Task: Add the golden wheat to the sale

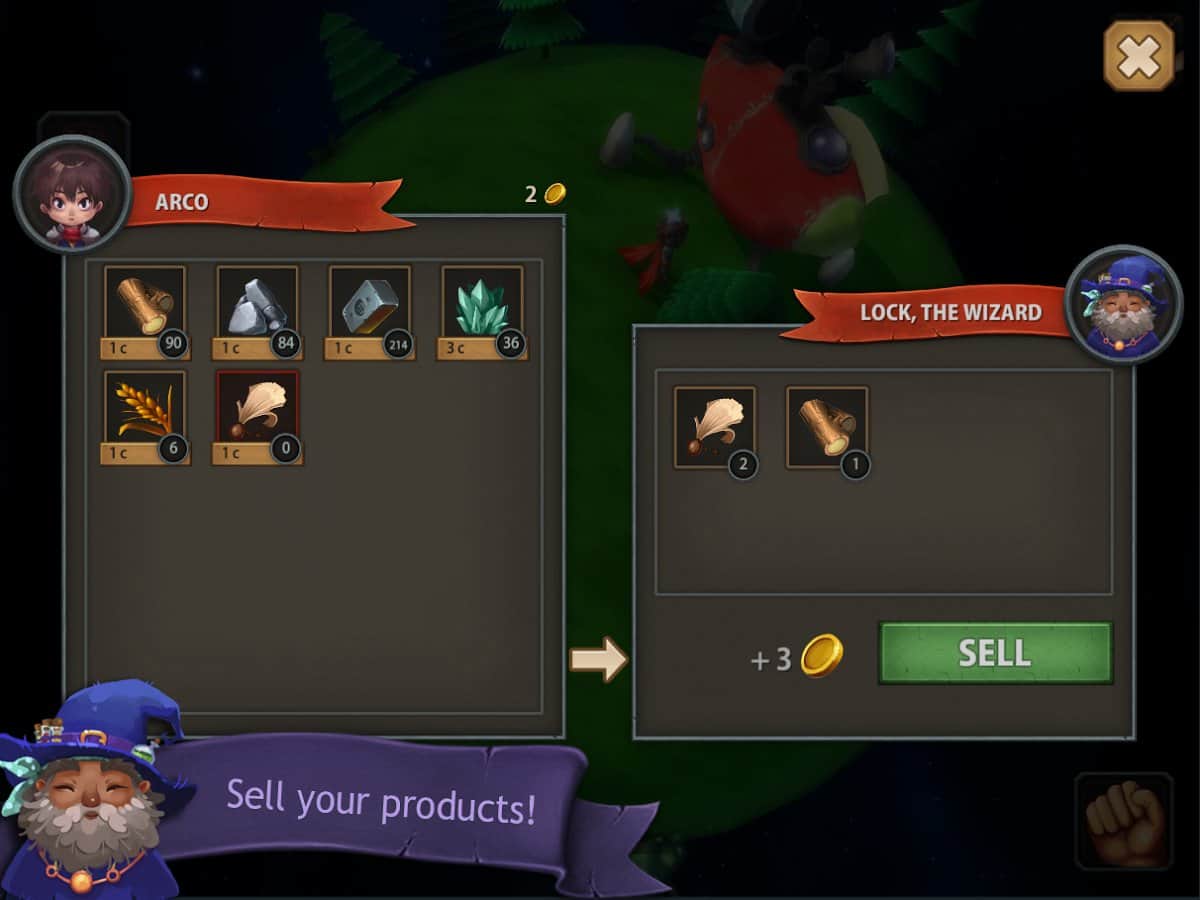Action: (145, 411)
